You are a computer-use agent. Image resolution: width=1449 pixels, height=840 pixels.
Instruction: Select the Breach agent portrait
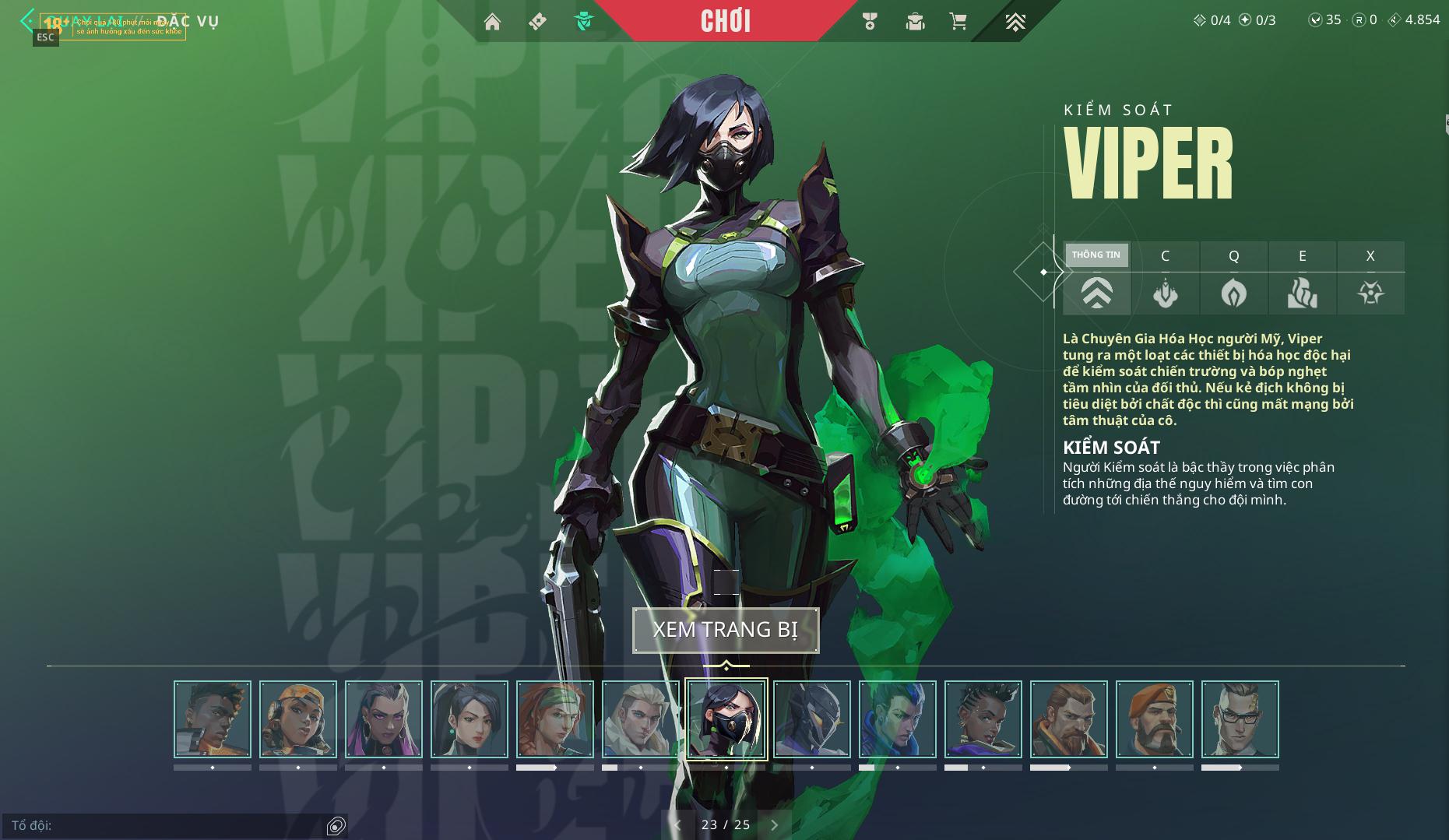coord(1069,719)
